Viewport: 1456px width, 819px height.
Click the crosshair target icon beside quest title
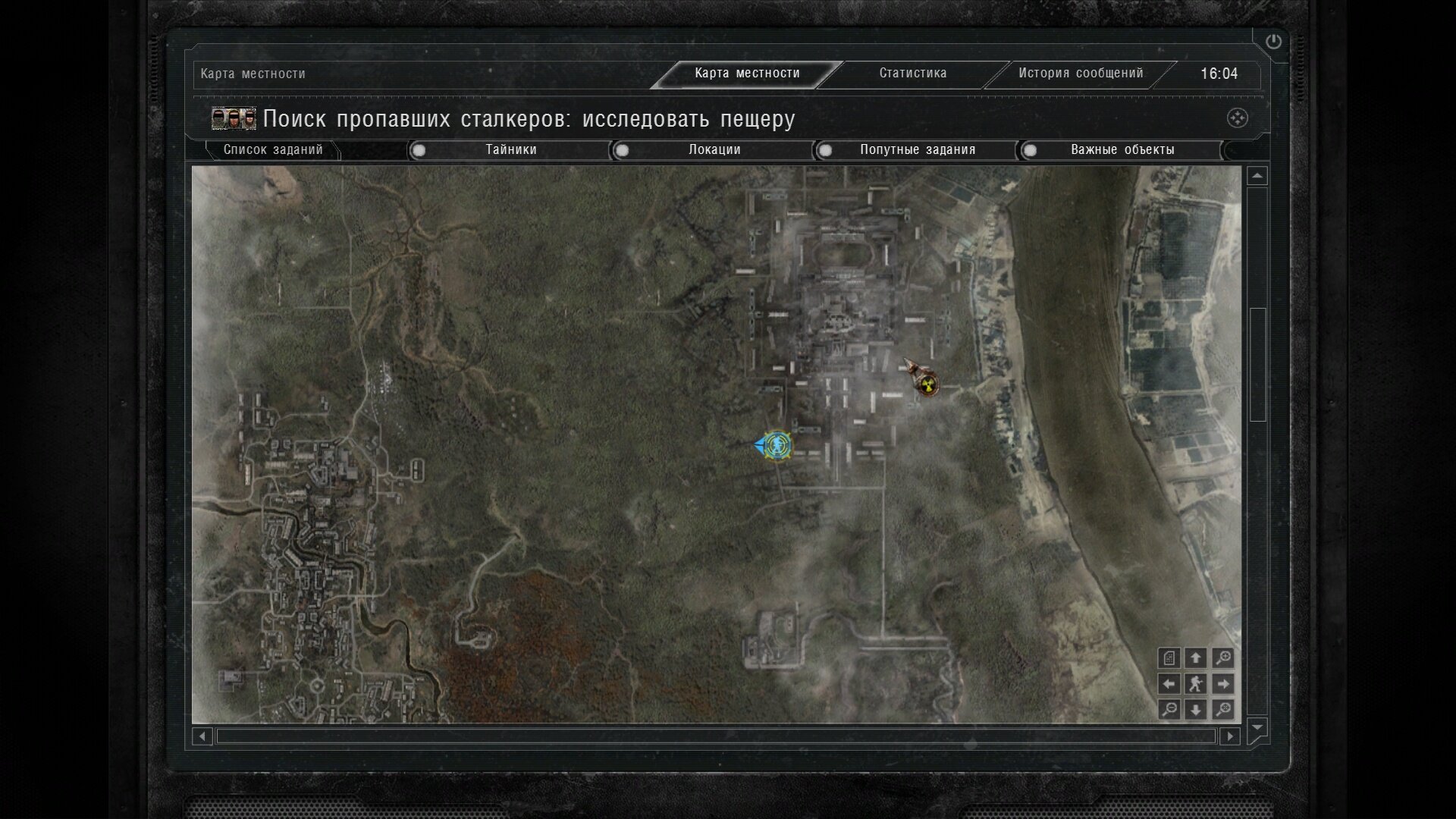tap(1237, 118)
